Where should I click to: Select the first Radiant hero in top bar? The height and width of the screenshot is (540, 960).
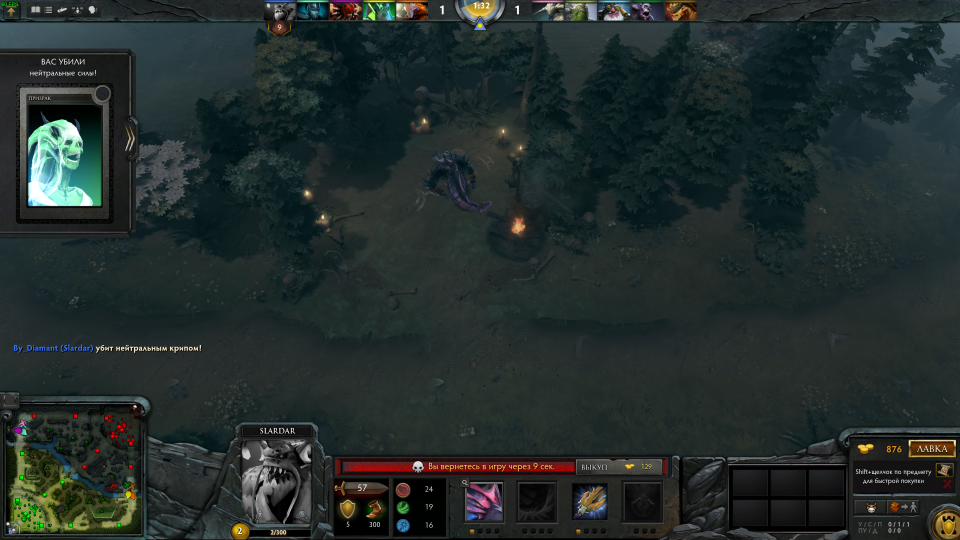279,11
